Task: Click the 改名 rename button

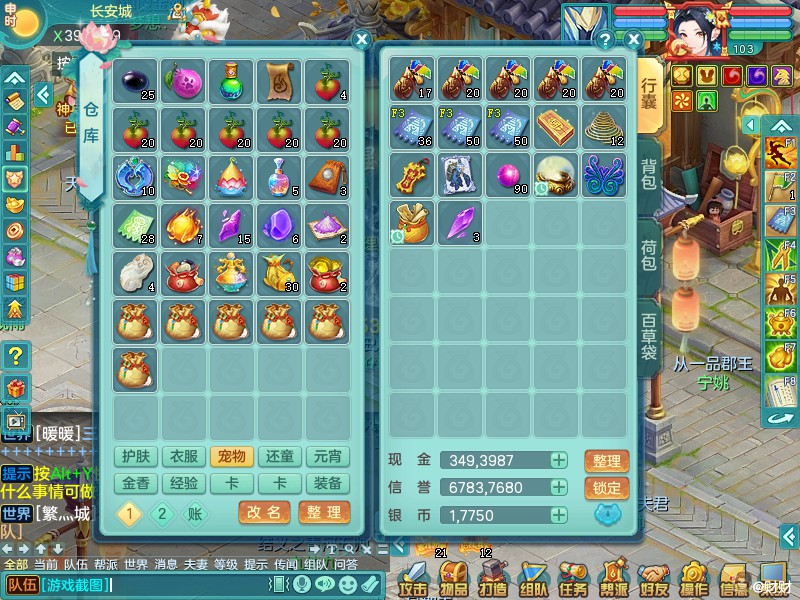Action: [264, 512]
